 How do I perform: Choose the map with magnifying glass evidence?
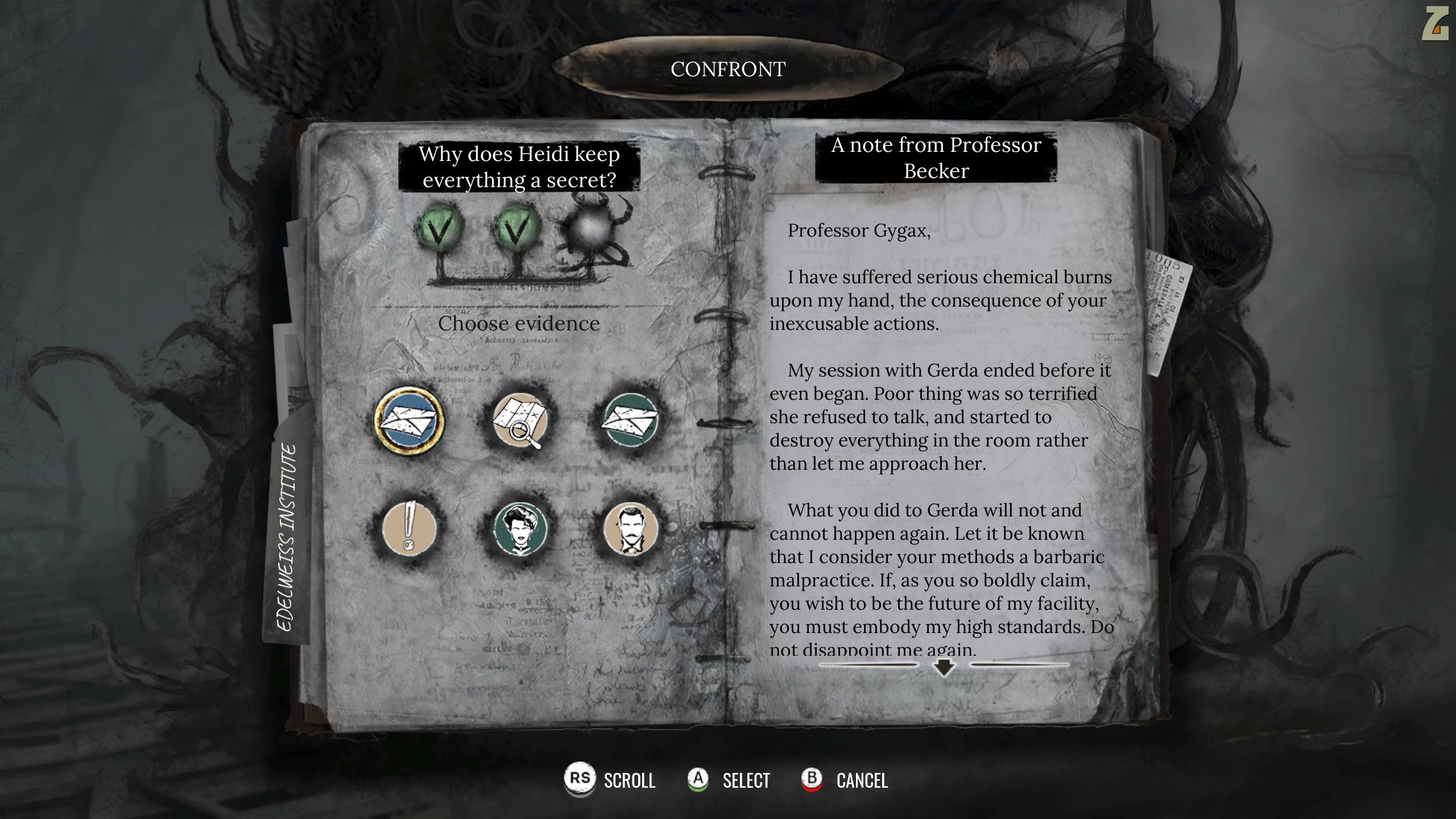[519, 420]
